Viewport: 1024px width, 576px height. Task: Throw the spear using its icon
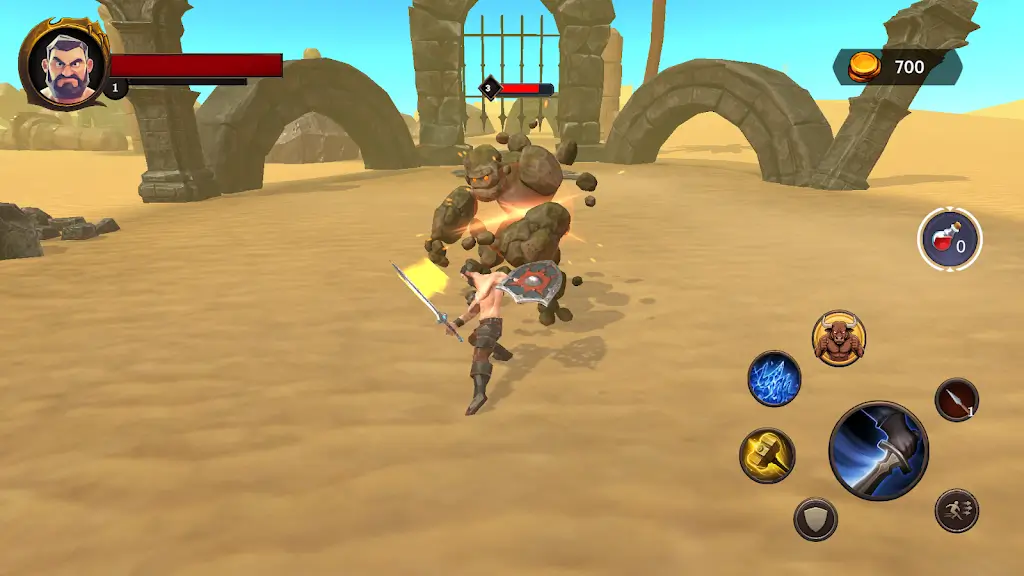click(x=956, y=400)
